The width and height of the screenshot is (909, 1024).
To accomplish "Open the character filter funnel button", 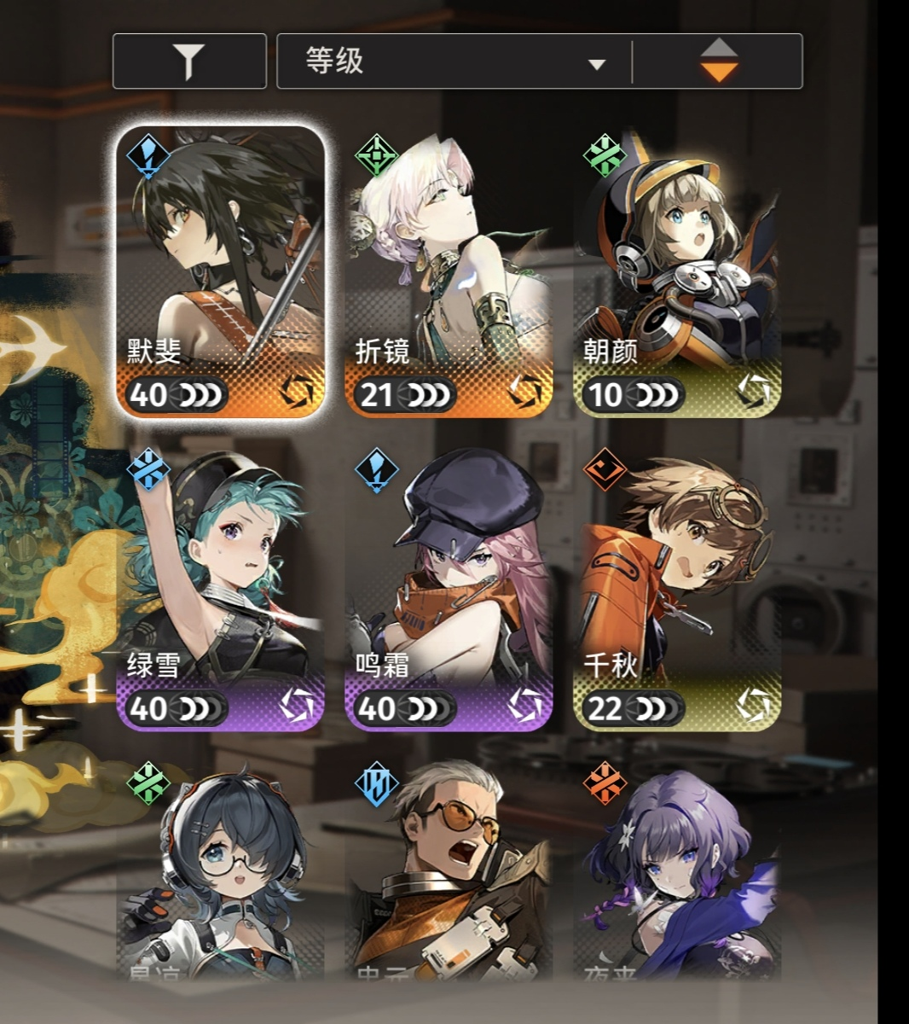I will pyautogui.click(x=189, y=62).
